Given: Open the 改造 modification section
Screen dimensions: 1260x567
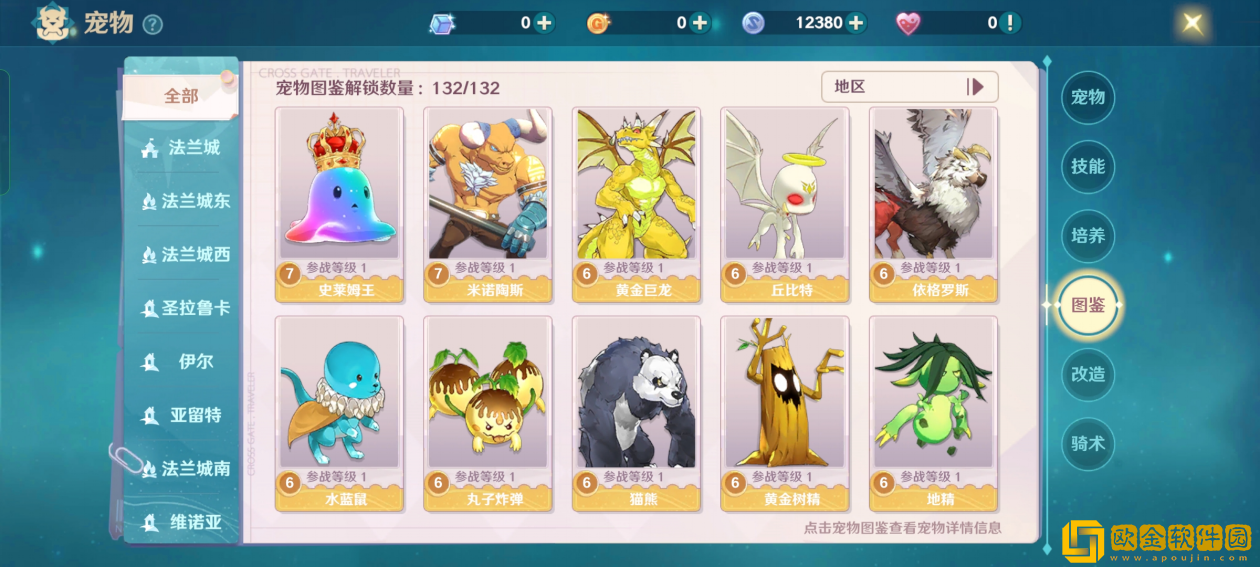Looking at the screenshot, I should 1087,374.
